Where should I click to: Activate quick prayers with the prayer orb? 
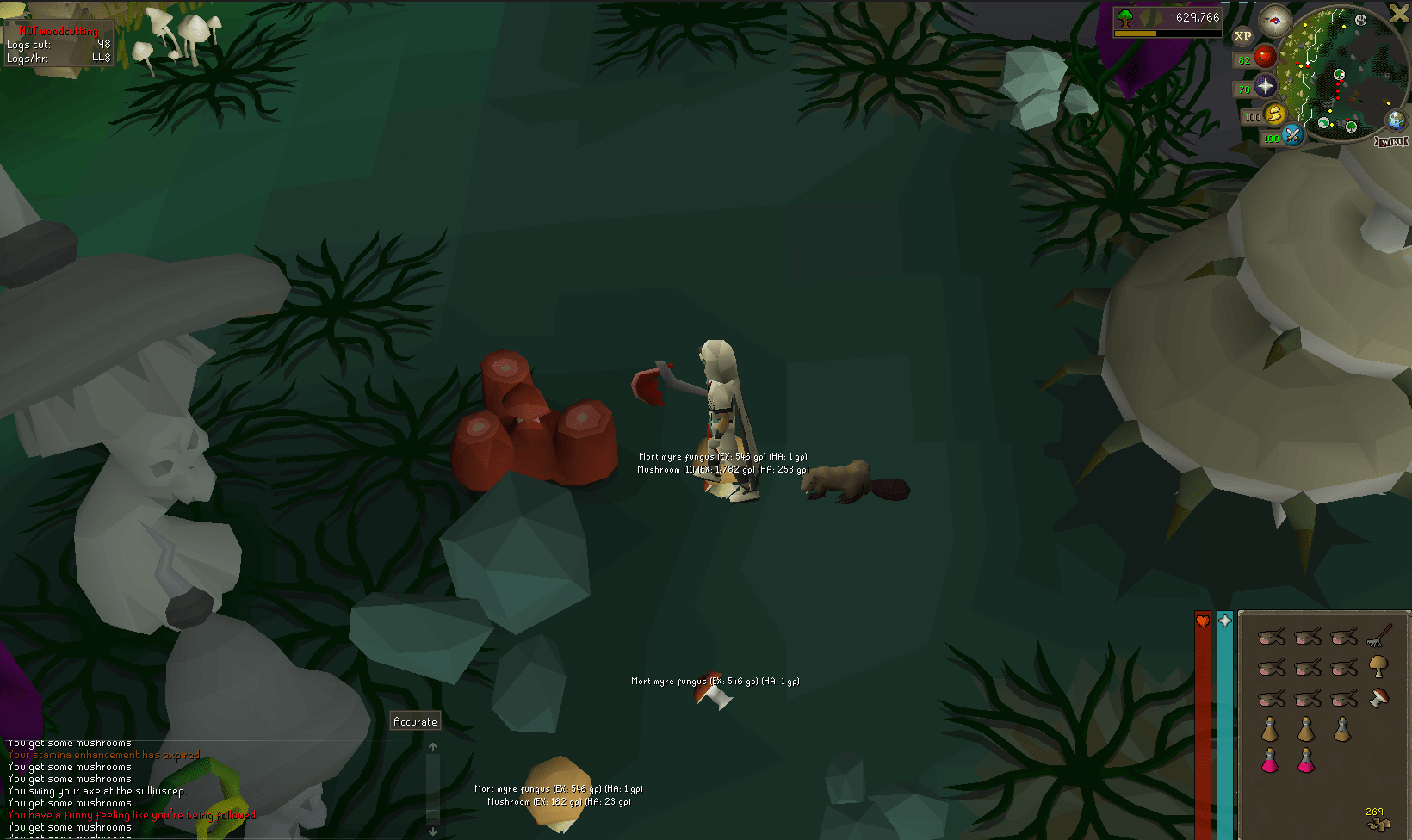click(1266, 86)
